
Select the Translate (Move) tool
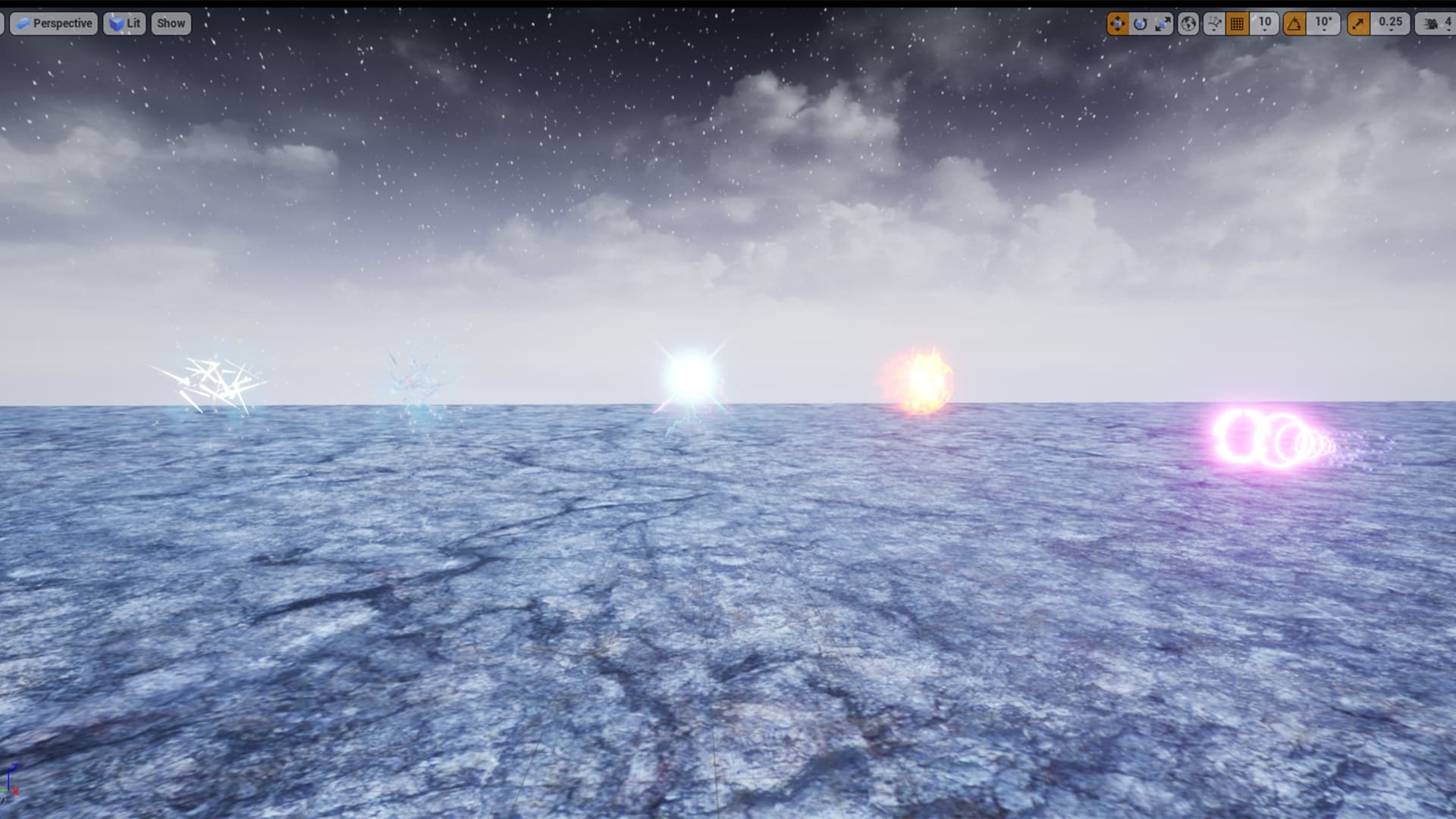(1117, 24)
